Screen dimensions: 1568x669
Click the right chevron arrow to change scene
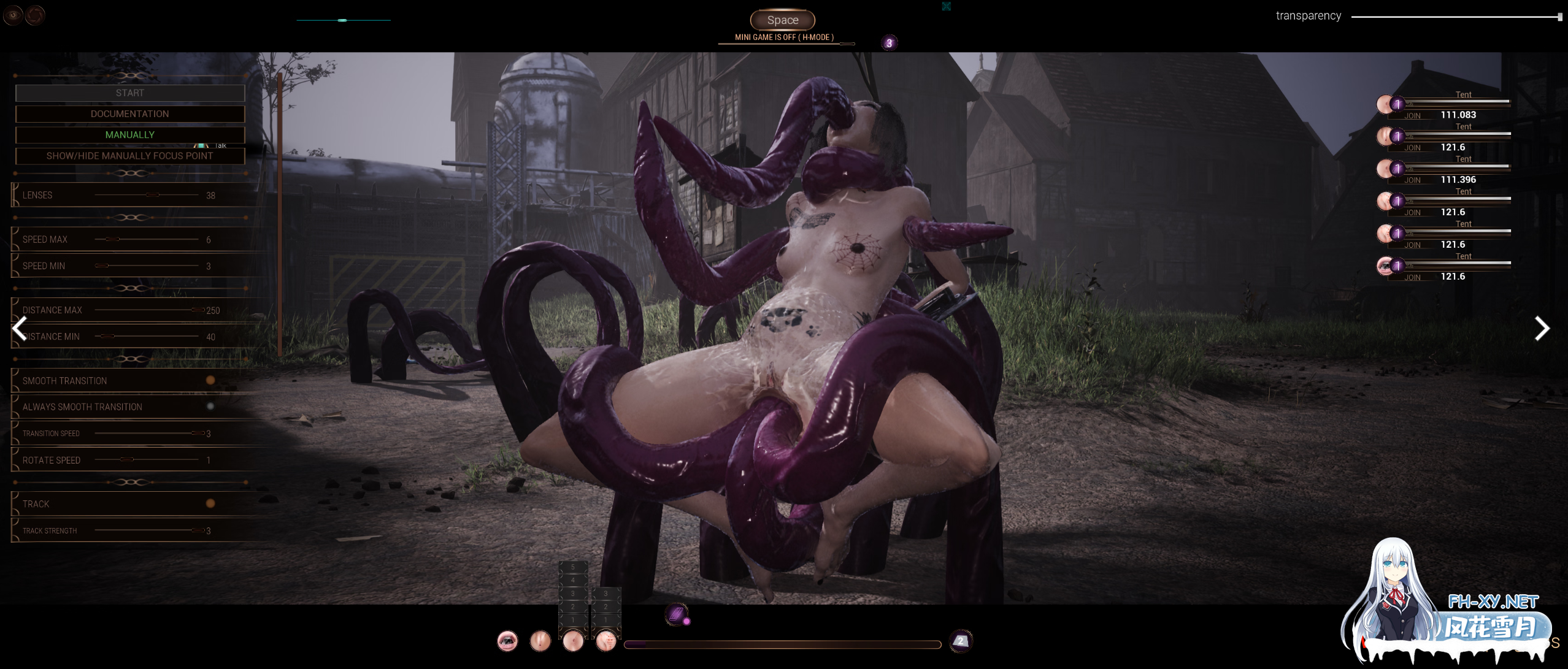[1541, 329]
